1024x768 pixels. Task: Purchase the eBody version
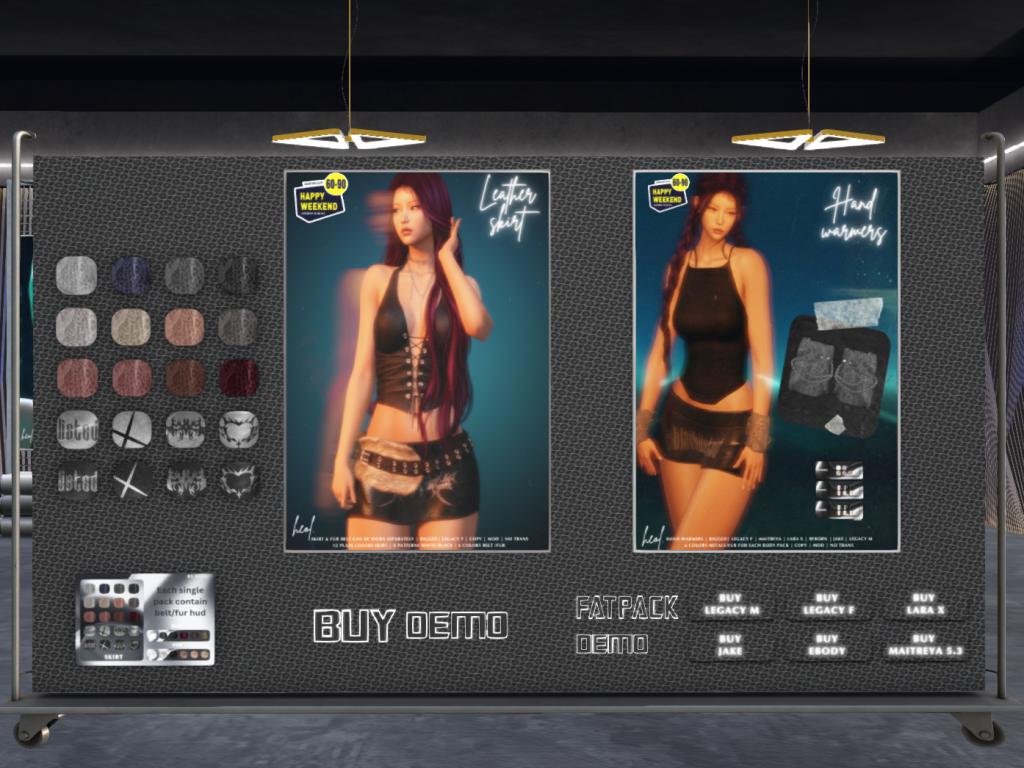[827, 646]
